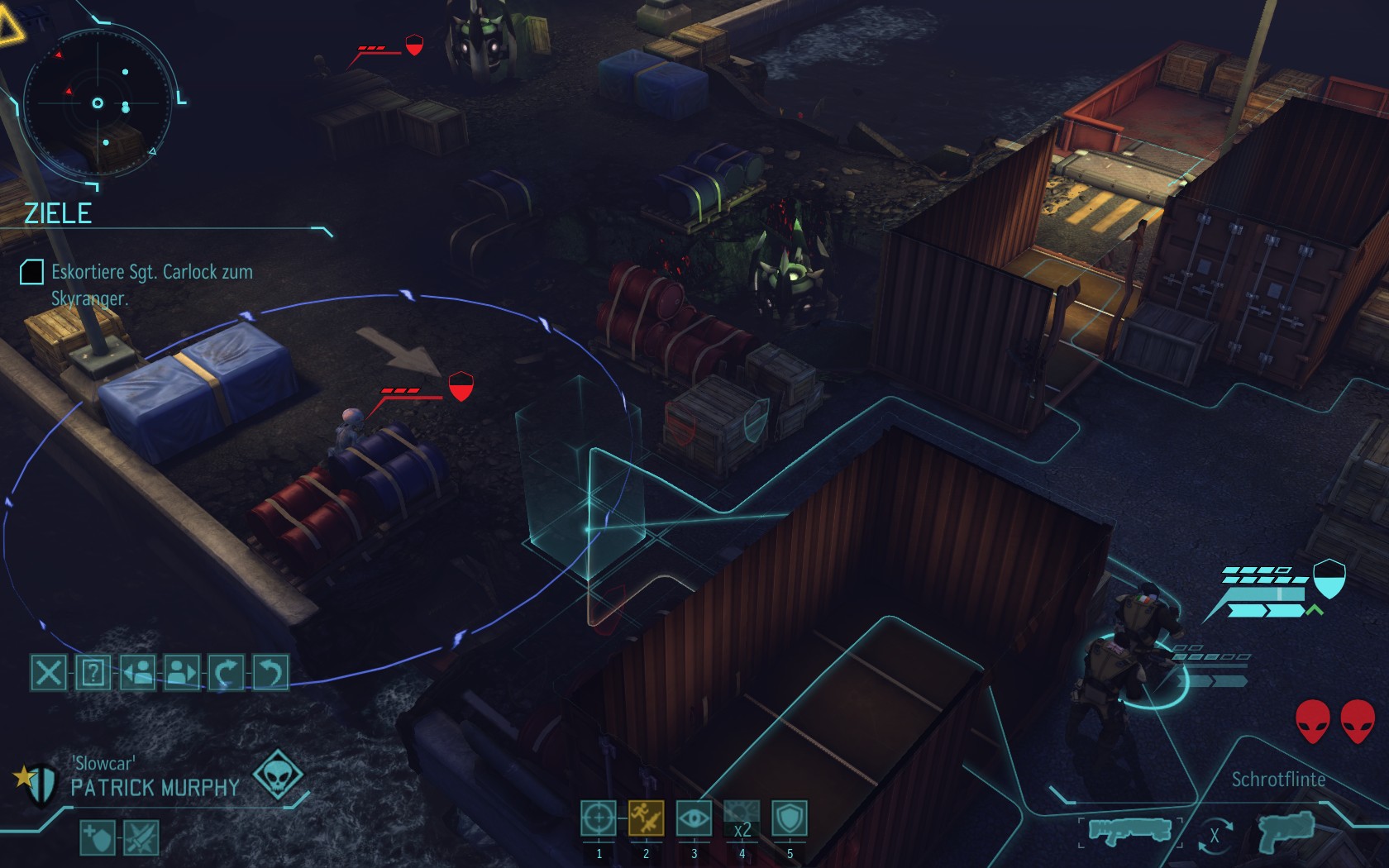Open the question mark info panel

93,672
